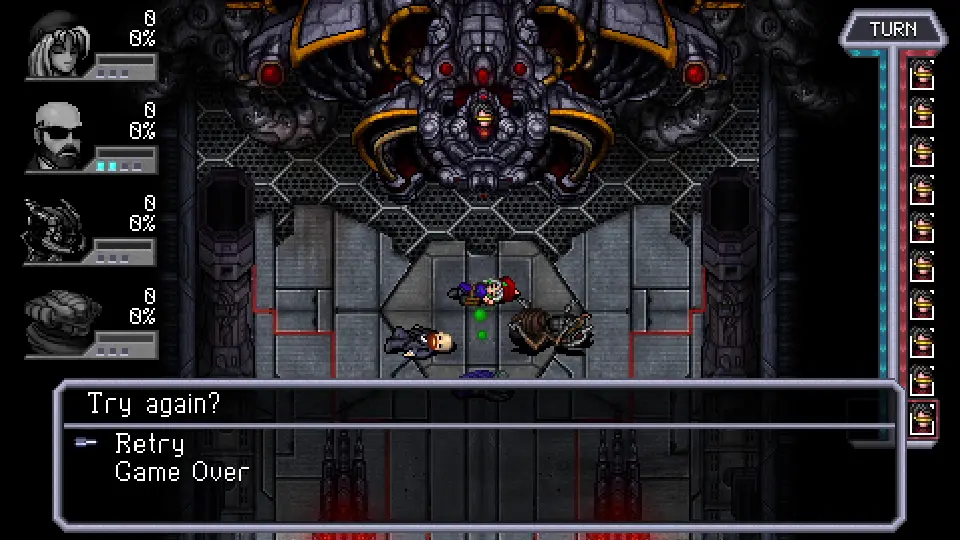Choose Retry to restart the battle
960x540 pixels.
[150, 443]
